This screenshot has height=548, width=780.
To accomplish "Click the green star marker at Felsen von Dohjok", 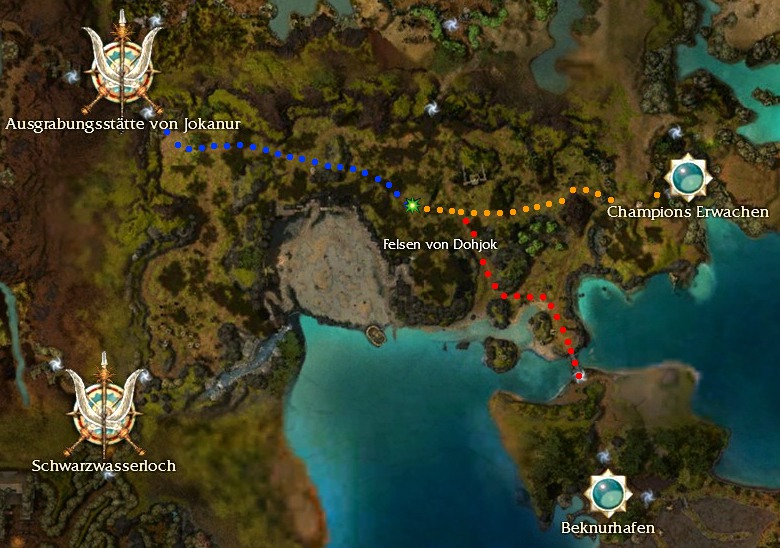I will [x=412, y=205].
